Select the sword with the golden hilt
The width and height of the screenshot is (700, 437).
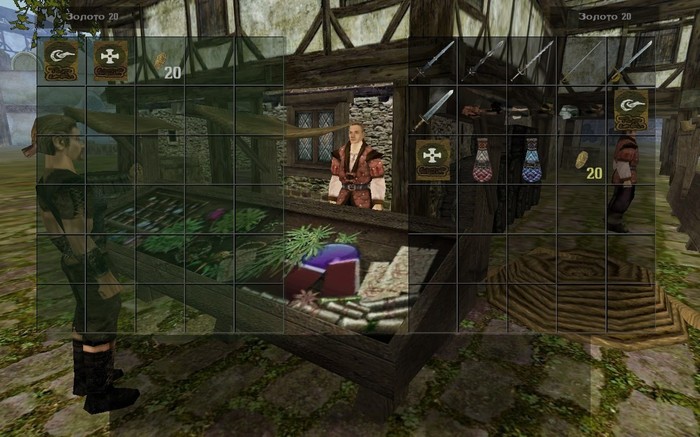click(x=630, y=61)
